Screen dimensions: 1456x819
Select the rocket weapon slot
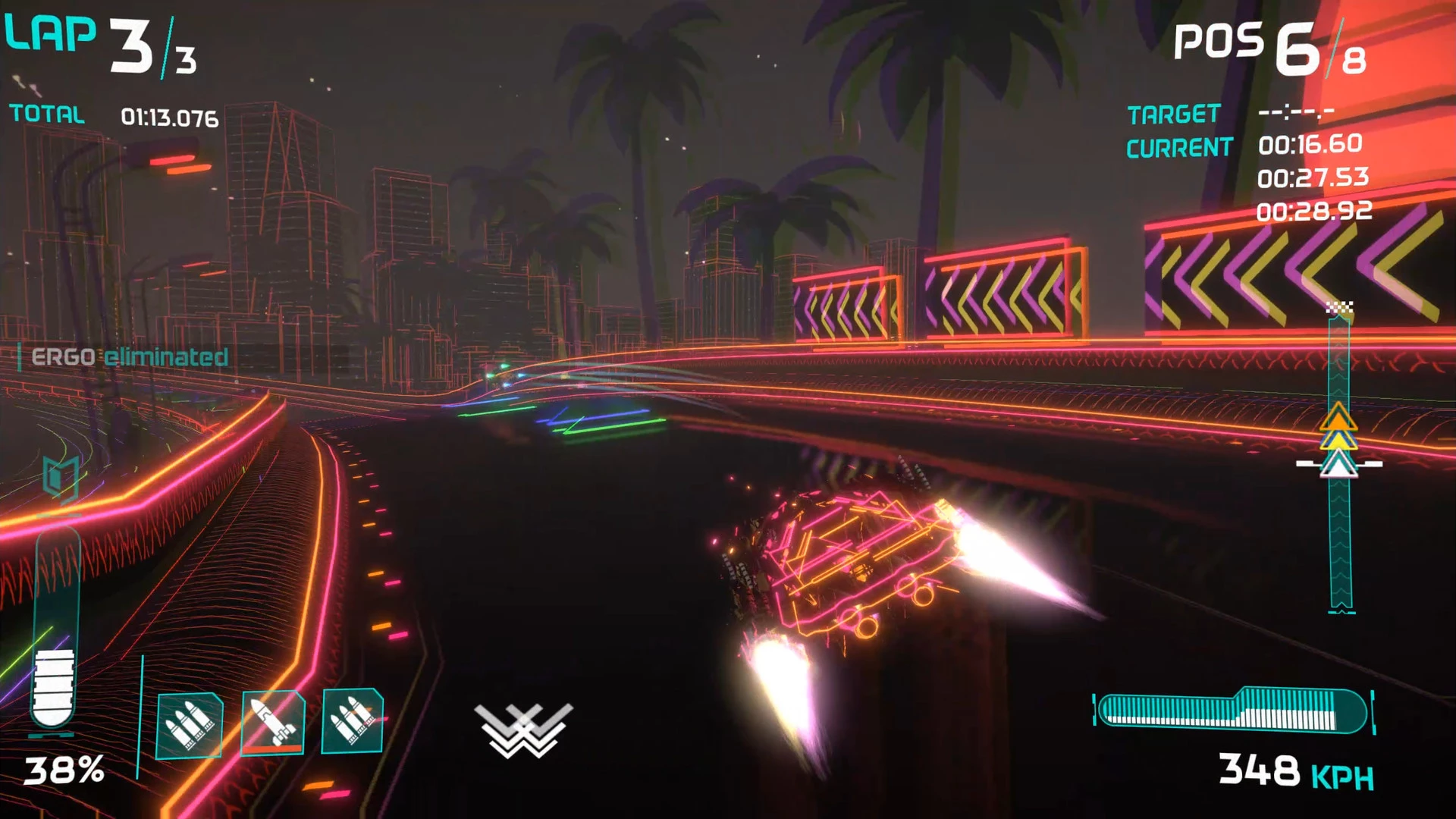point(272,723)
